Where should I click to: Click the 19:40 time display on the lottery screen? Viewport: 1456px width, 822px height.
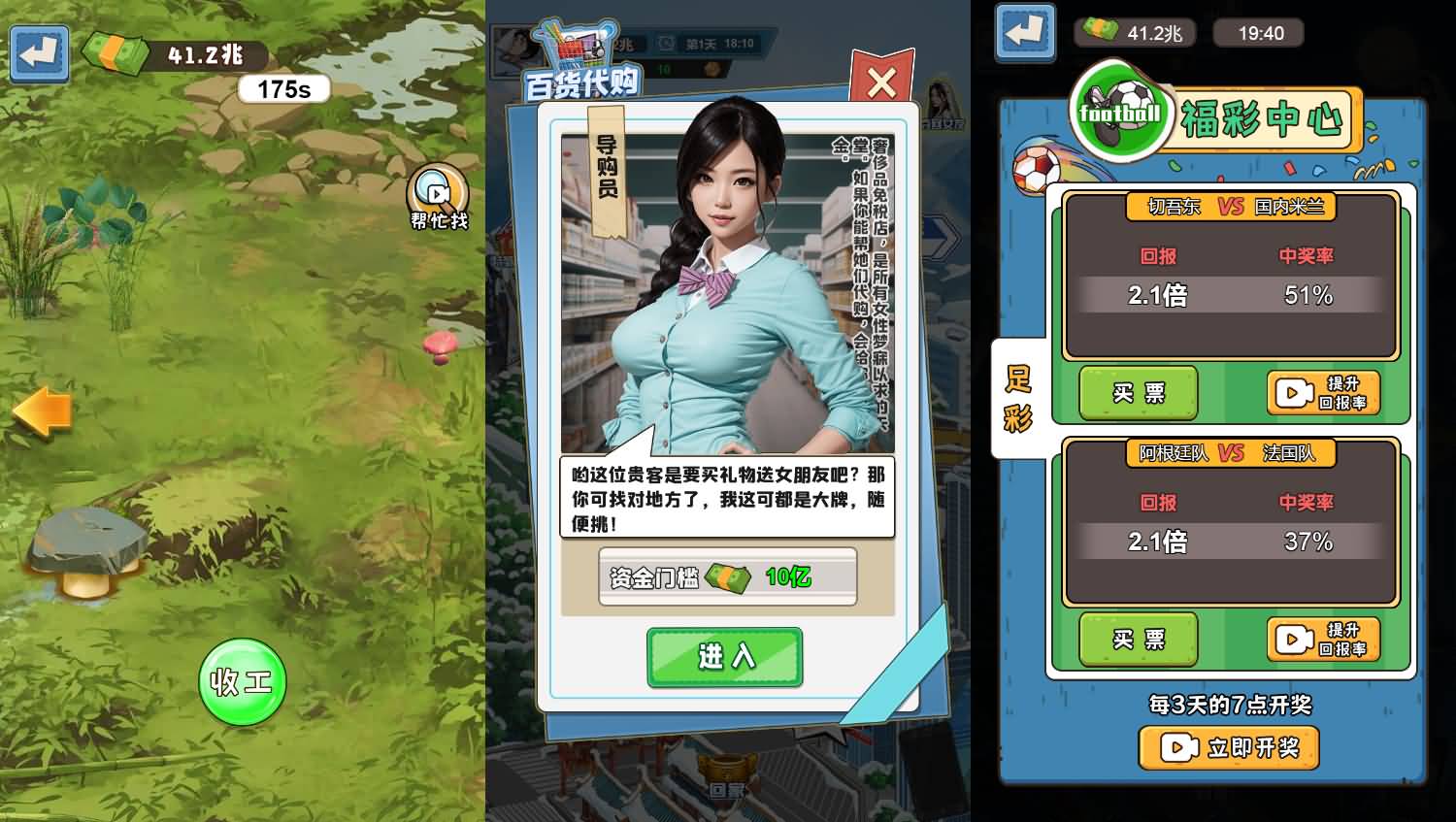(1259, 32)
